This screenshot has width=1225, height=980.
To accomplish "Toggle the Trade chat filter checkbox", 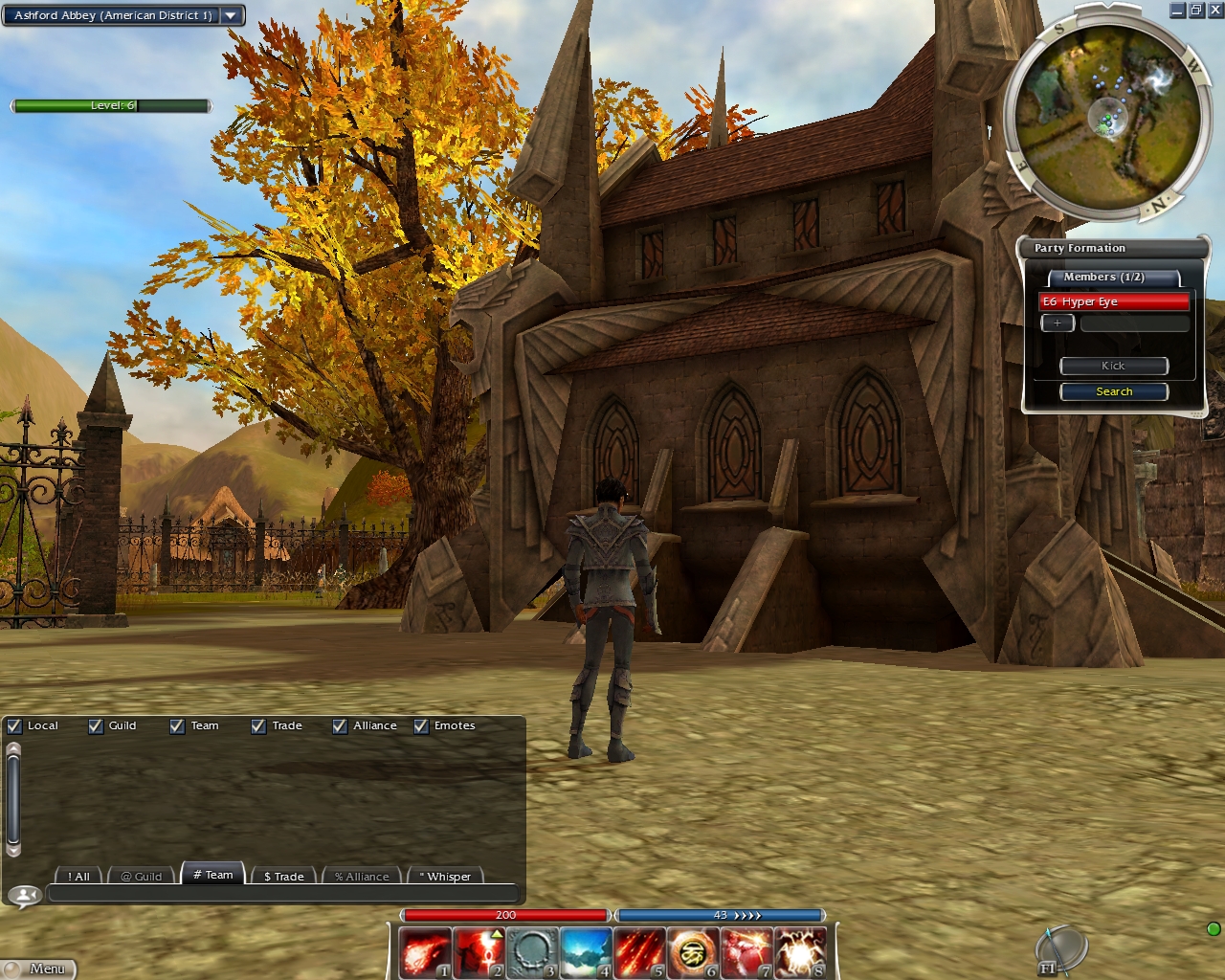I will tap(258, 726).
